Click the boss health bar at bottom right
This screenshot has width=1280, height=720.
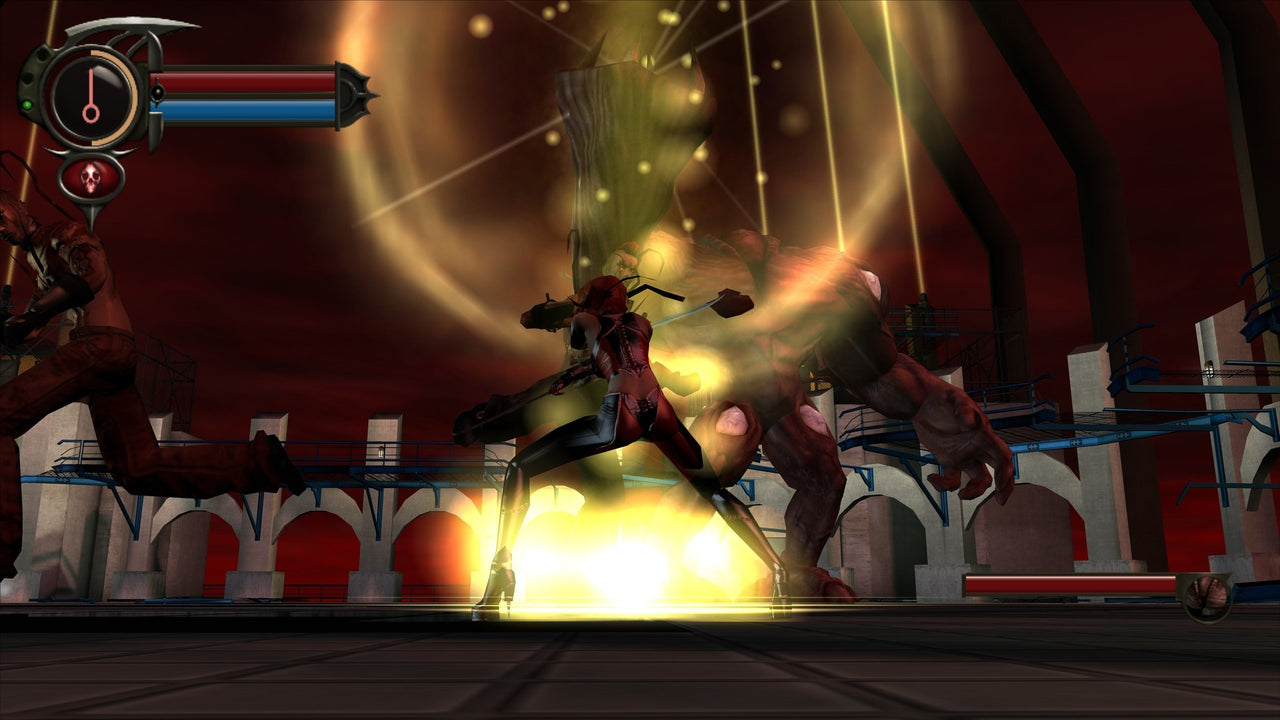pyautogui.click(x=1066, y=583)
